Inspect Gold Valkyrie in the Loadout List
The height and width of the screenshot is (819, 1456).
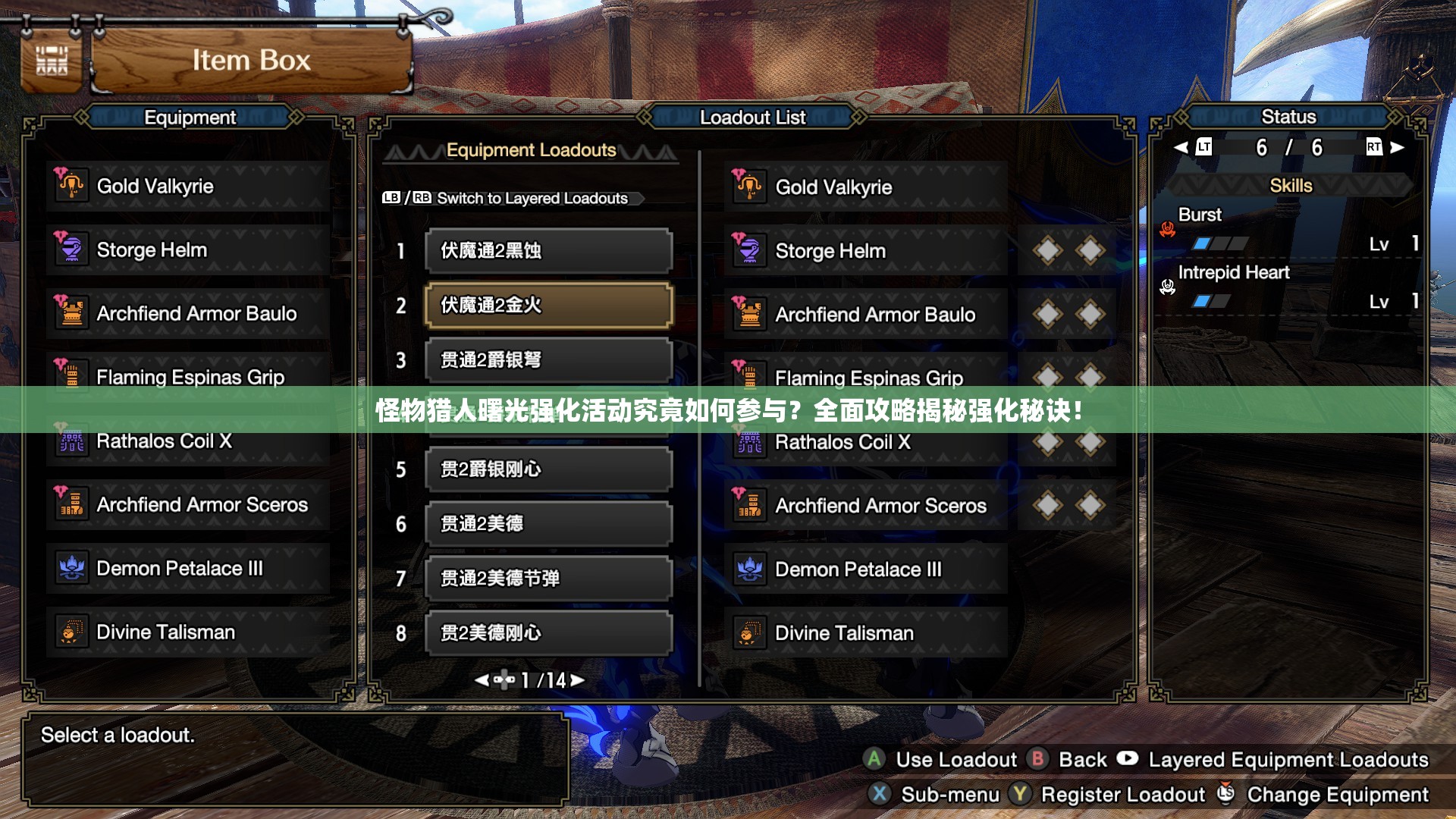(x=865, y=187)
